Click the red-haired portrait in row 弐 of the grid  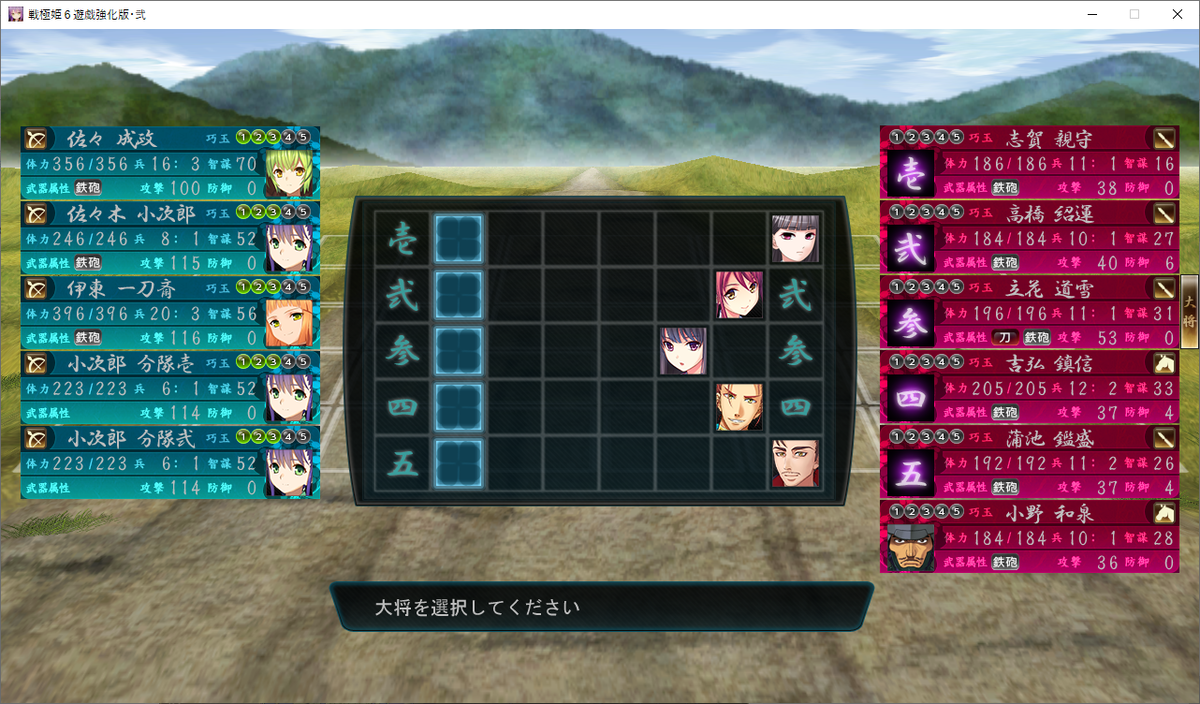(x=739, y=295)
